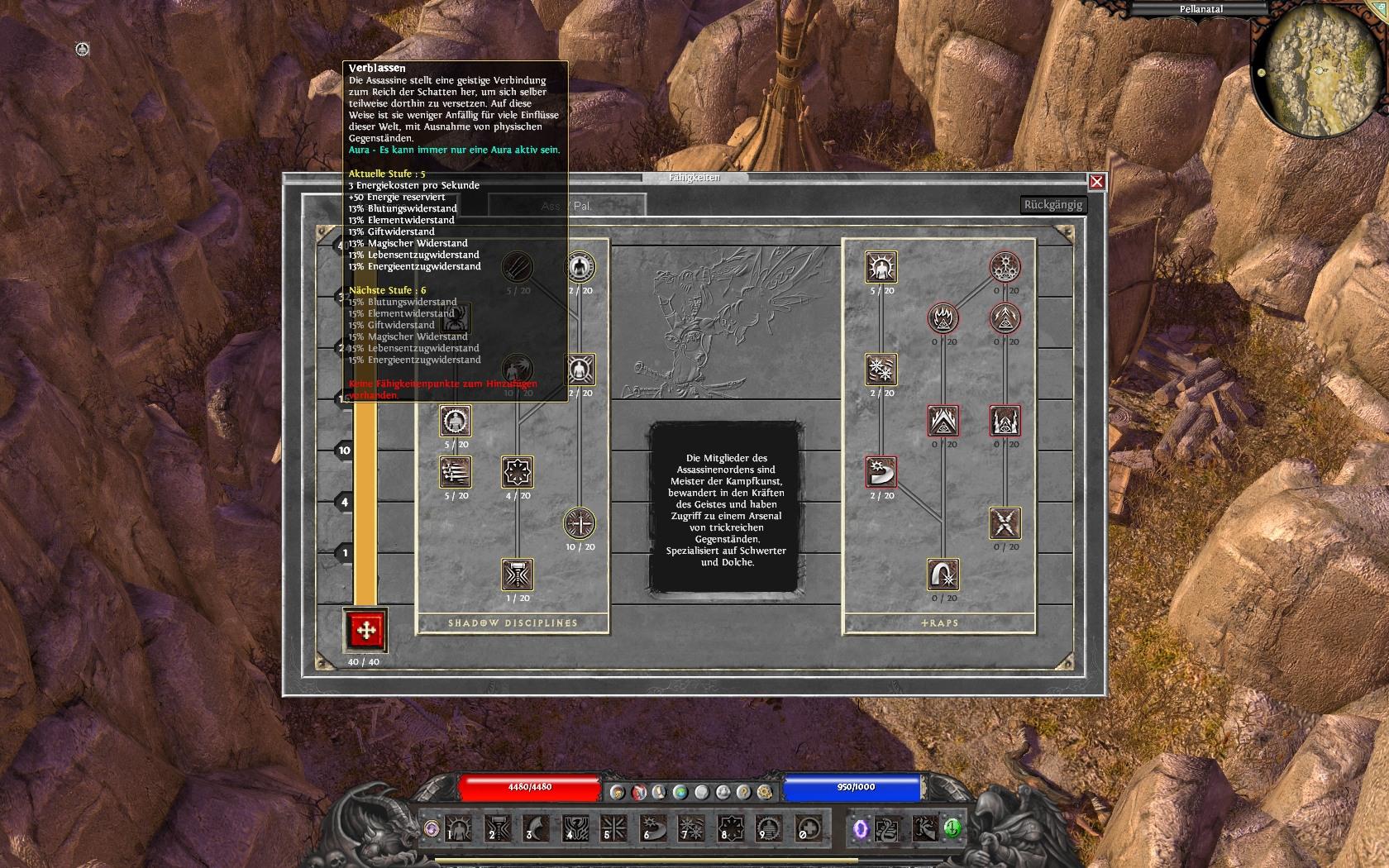Select the hammer-shaped skill at 1/20

(x=518, y=575)
